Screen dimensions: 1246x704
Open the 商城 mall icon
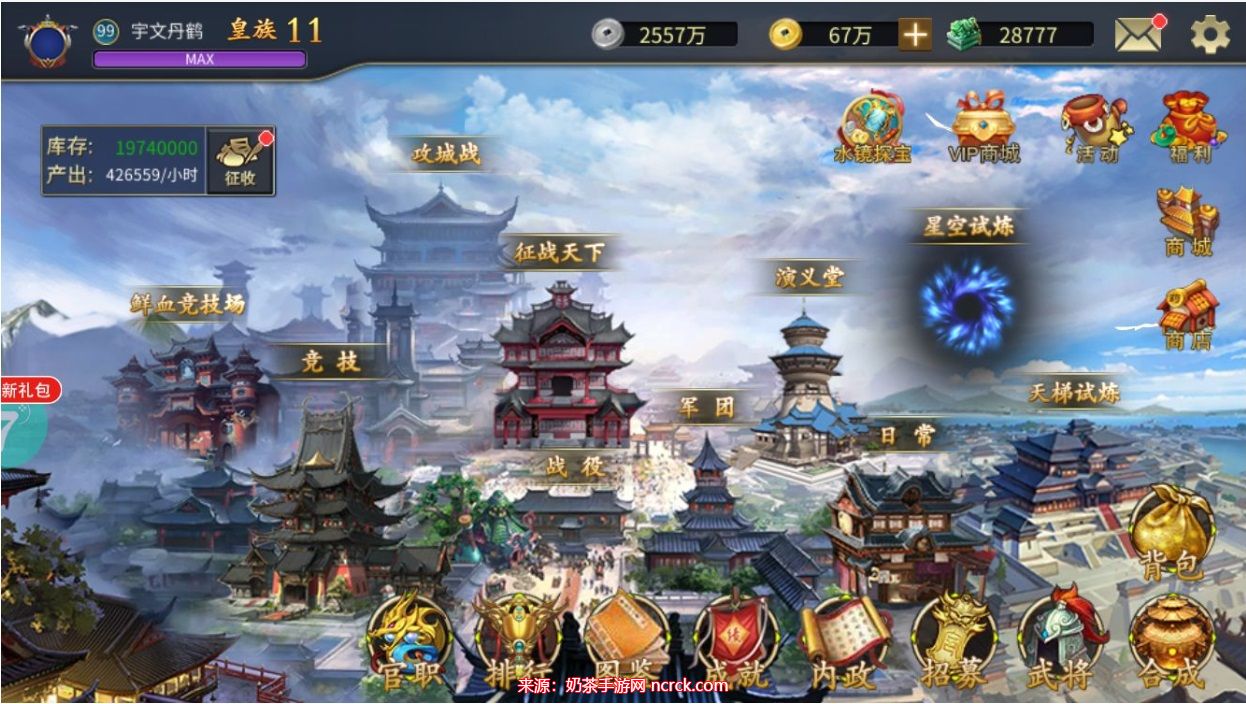tap(1188, 220)
